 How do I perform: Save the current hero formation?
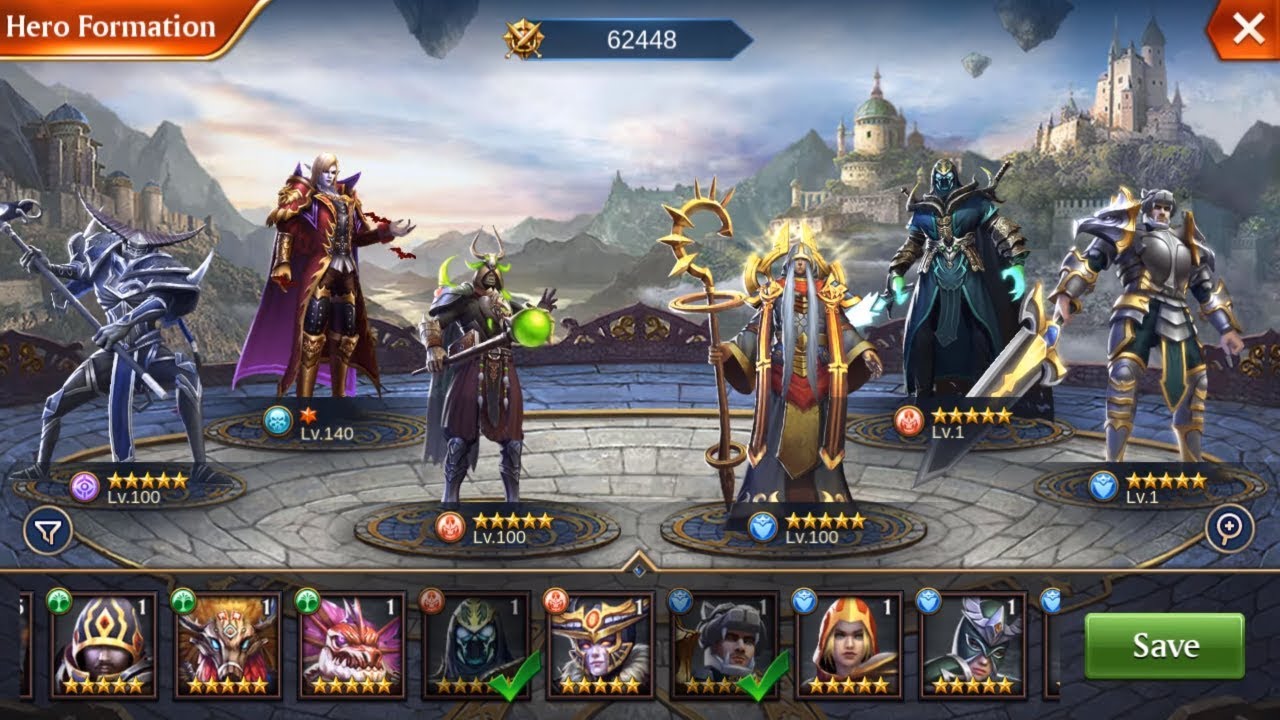(x=1164, y=646)
